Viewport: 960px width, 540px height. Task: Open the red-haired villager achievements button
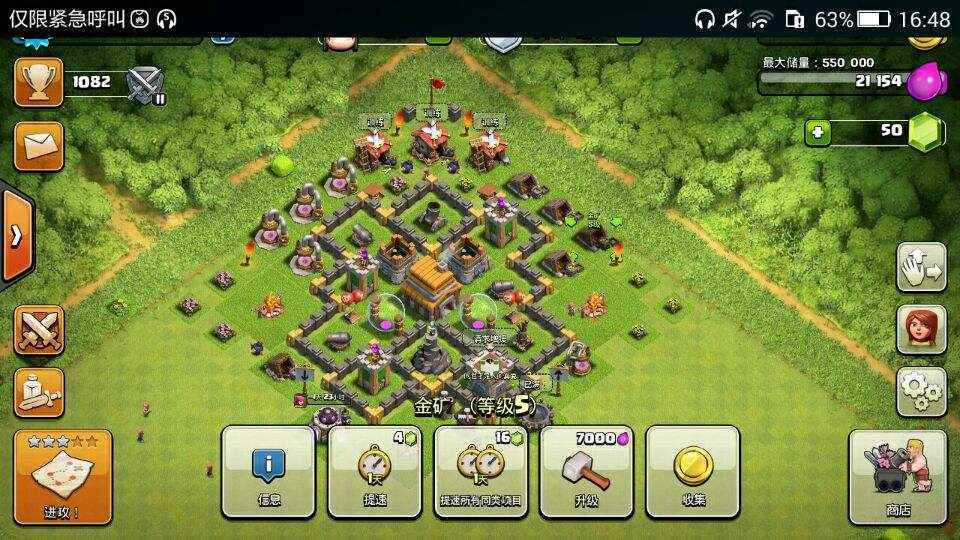tap(921, 330)
